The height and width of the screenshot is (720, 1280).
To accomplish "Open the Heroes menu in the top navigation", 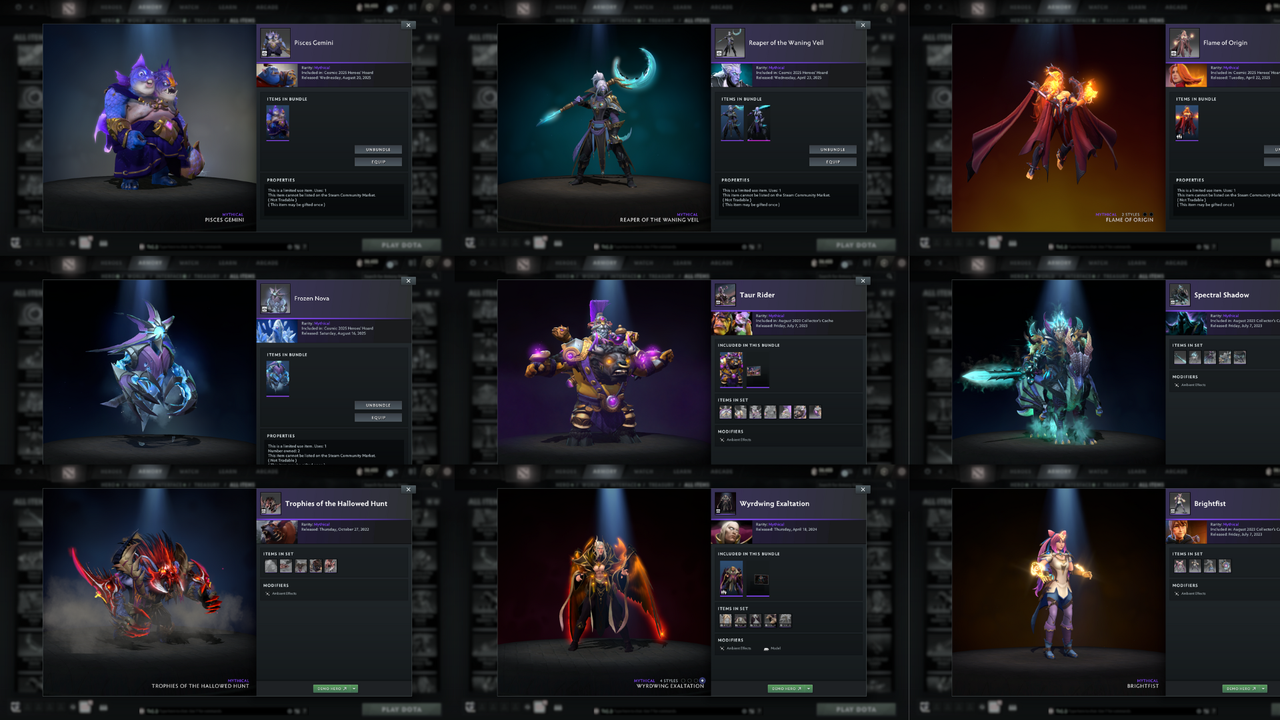I will point(111,8).
